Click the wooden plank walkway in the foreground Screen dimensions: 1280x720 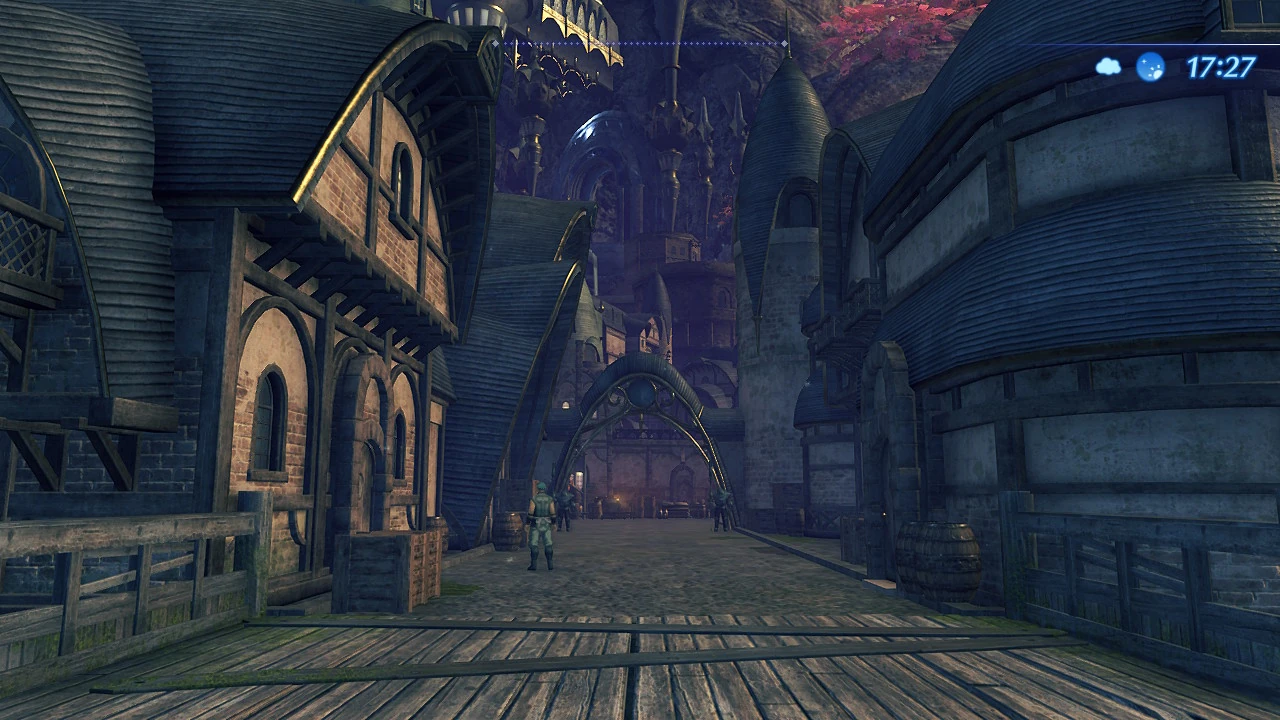[600, 670]
